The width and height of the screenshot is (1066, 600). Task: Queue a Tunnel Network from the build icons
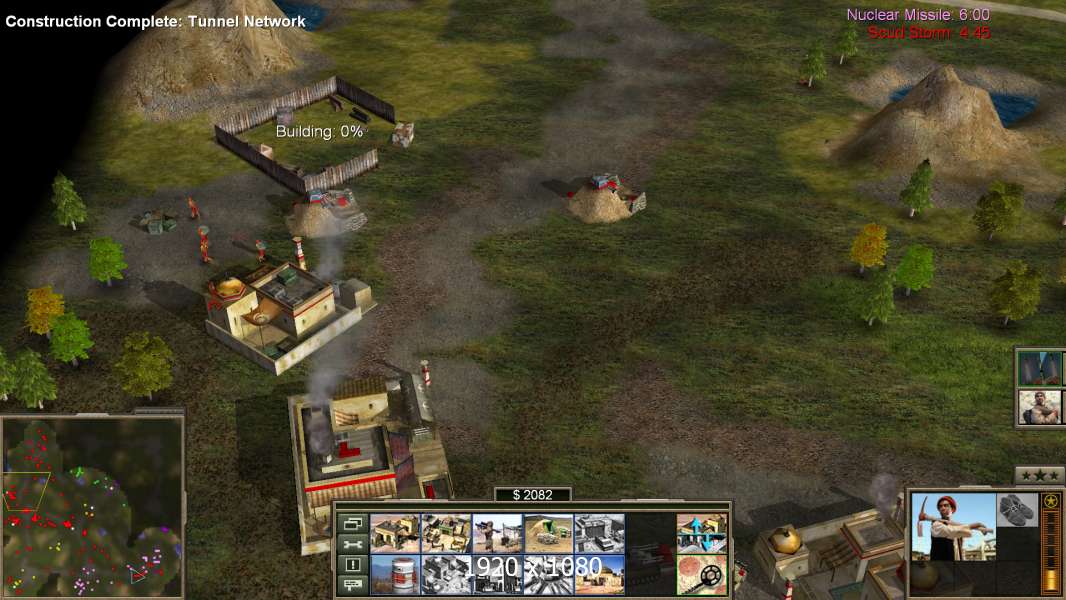548,533
